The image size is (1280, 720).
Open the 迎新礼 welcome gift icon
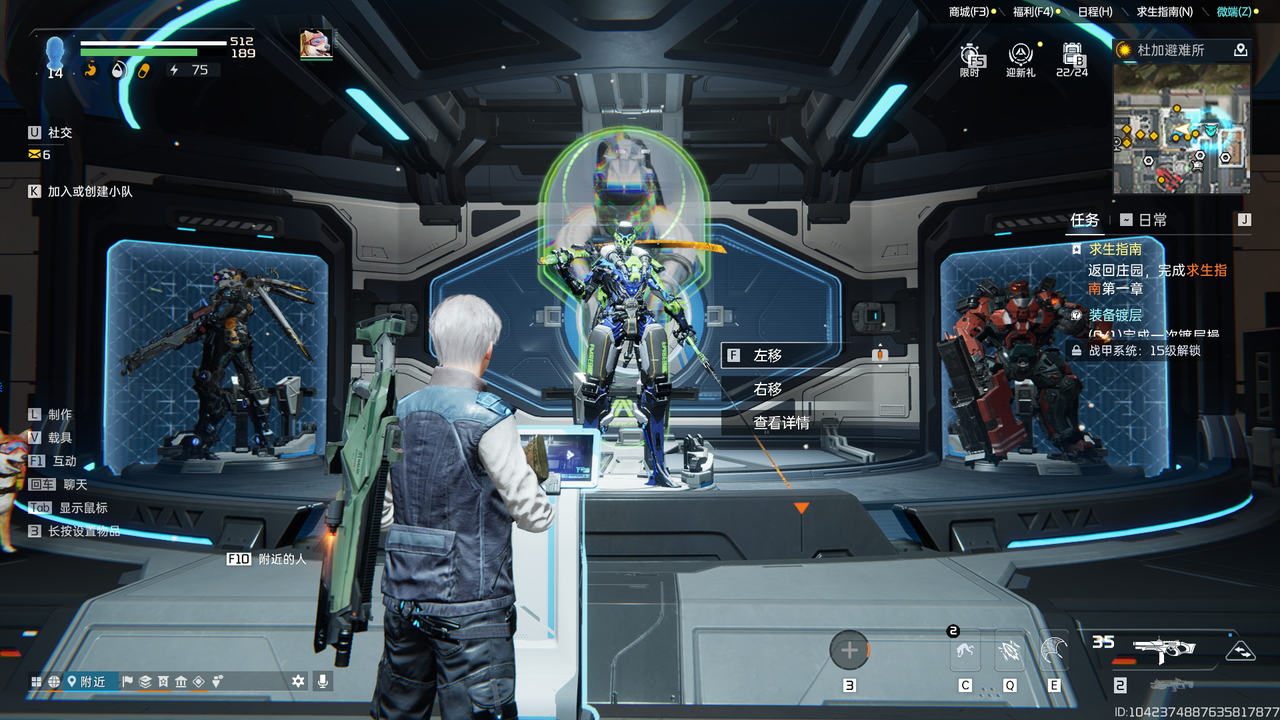[1020, 58]
